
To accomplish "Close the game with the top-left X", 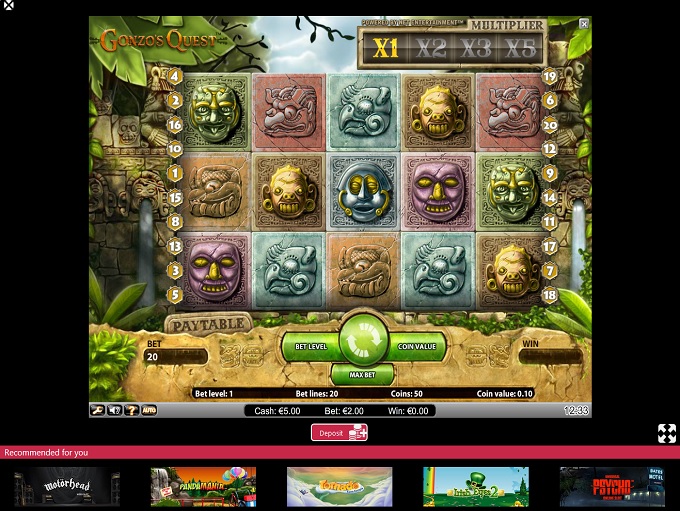I will point(8,6).
